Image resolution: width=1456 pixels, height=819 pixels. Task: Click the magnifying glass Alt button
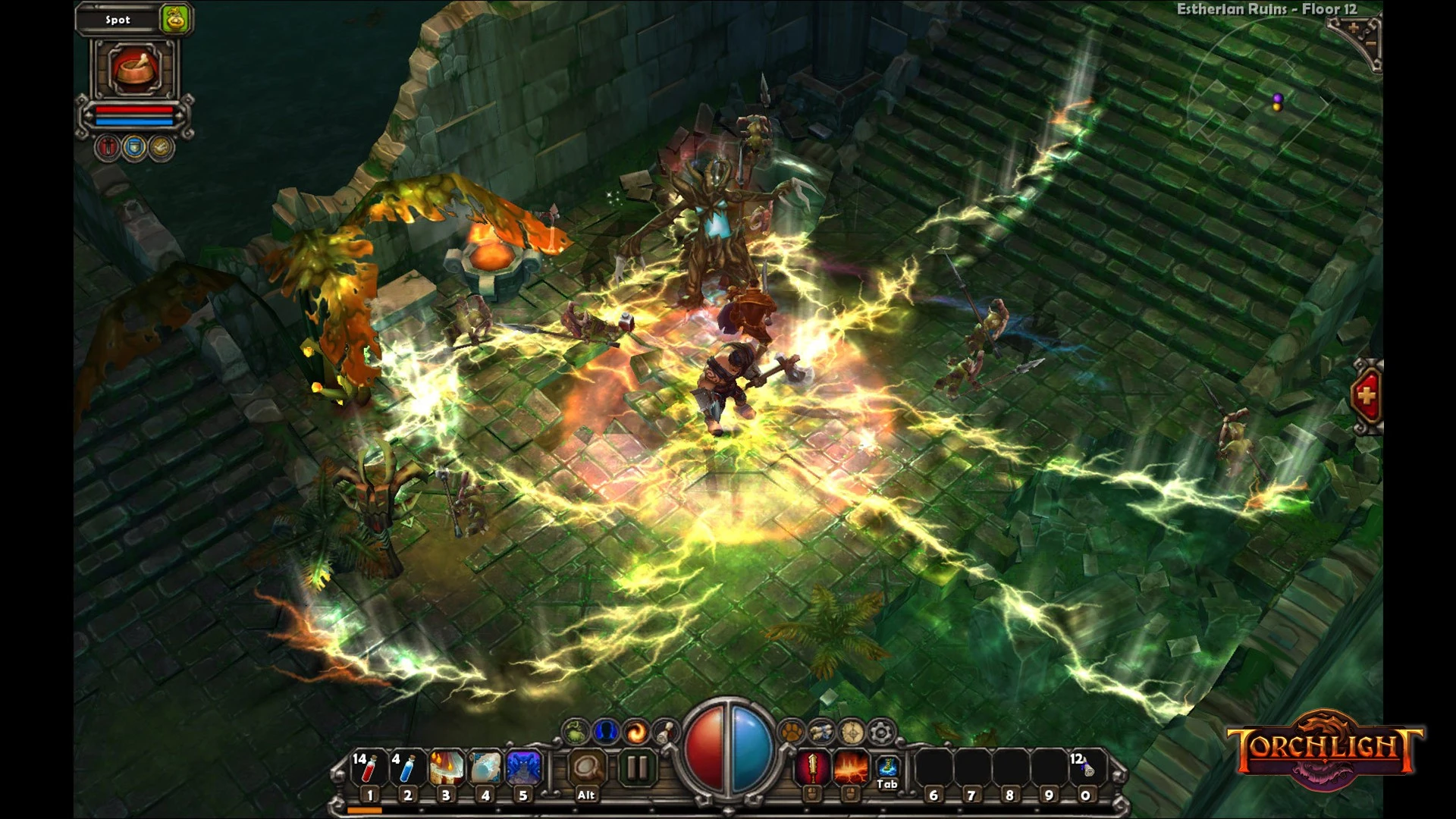point(586,768)
